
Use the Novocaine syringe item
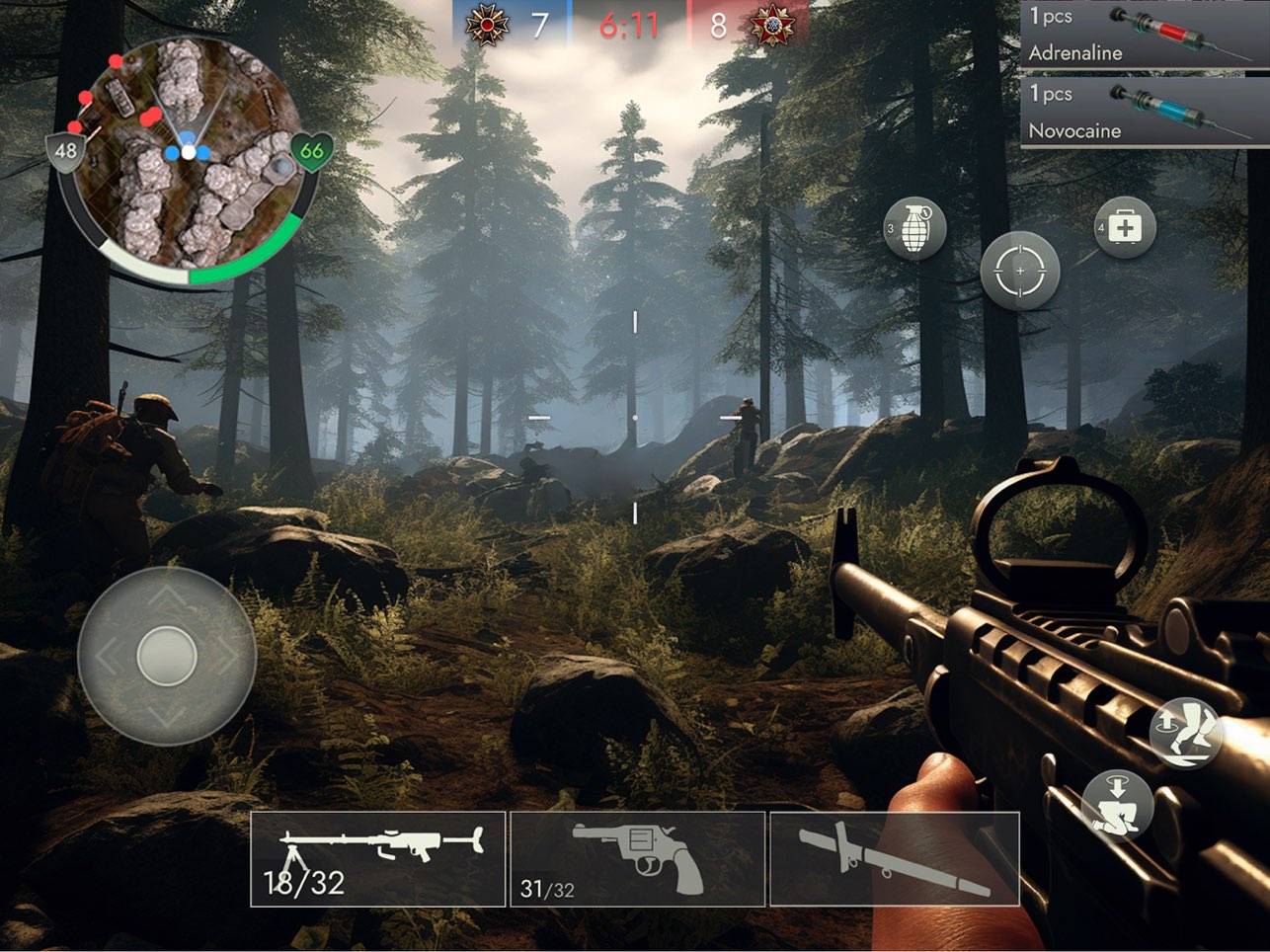click(x=1144, y=113)
